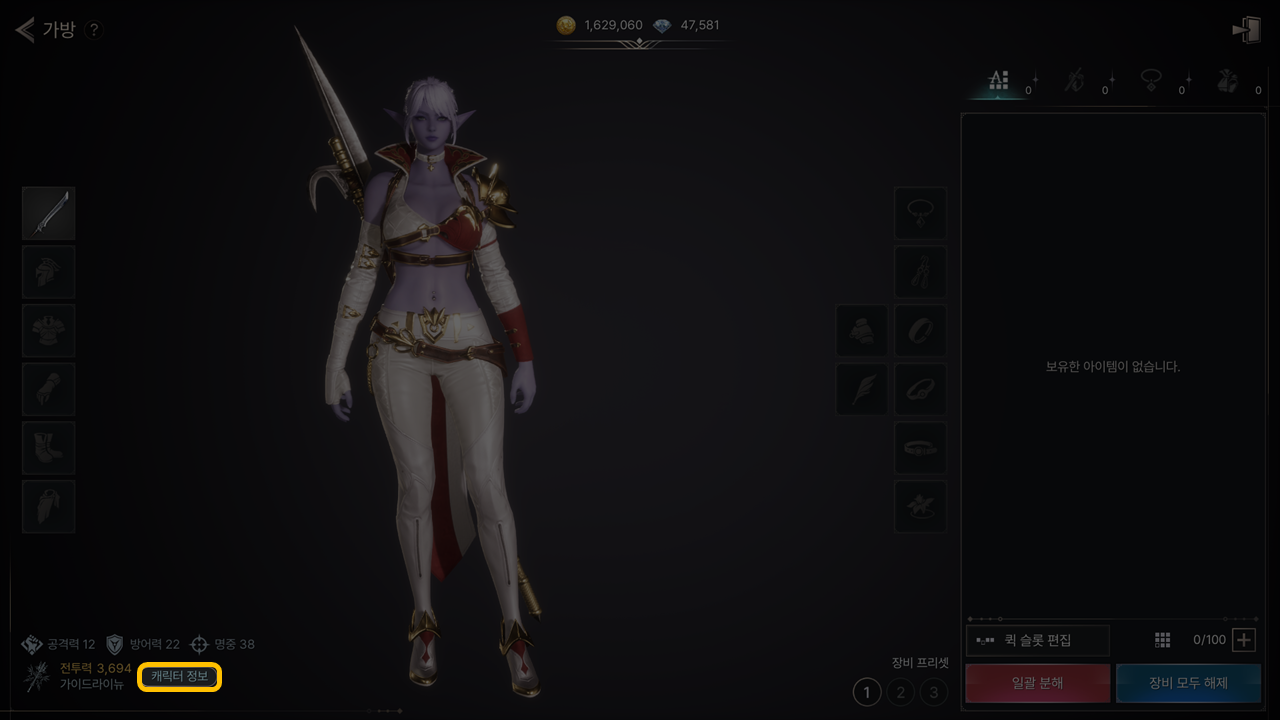Open the 캐릭터 정보 character info button

180,677
